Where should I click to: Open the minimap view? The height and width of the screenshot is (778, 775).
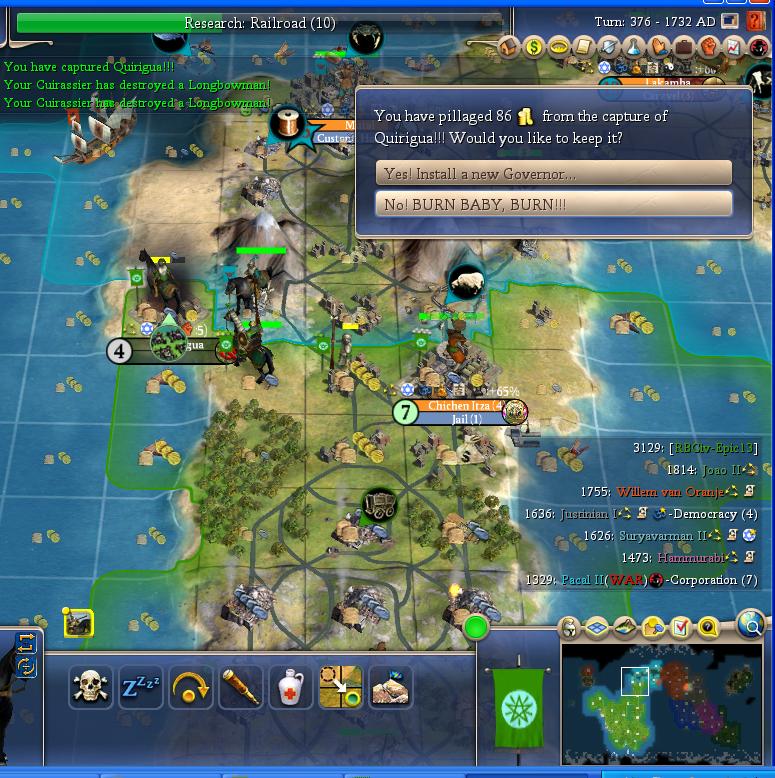(x=661, y=701)
